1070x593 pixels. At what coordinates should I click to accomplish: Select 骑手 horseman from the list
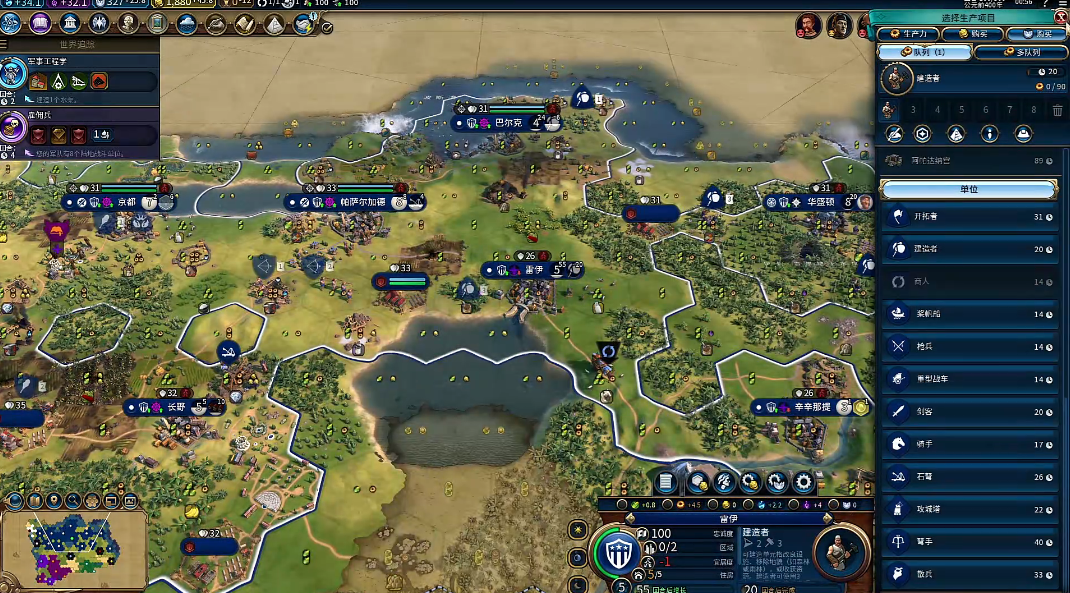(x=968, y=444)
